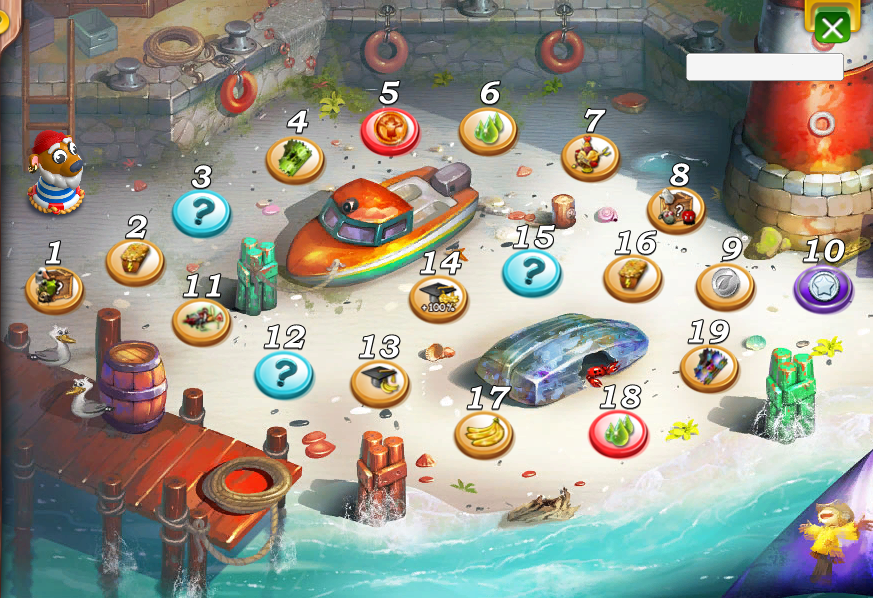873x598 pixels.
Task: Choose the purple star node 10
Action: coord(823,289)
